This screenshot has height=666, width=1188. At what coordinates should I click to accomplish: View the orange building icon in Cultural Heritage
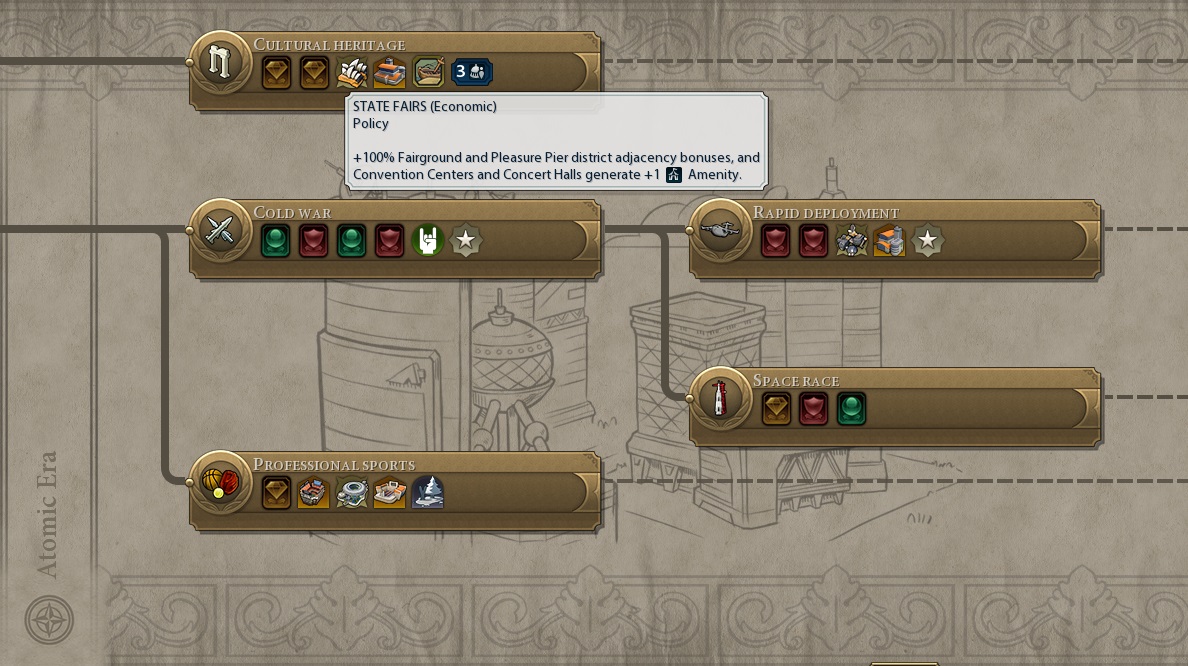tap(389, 72)
